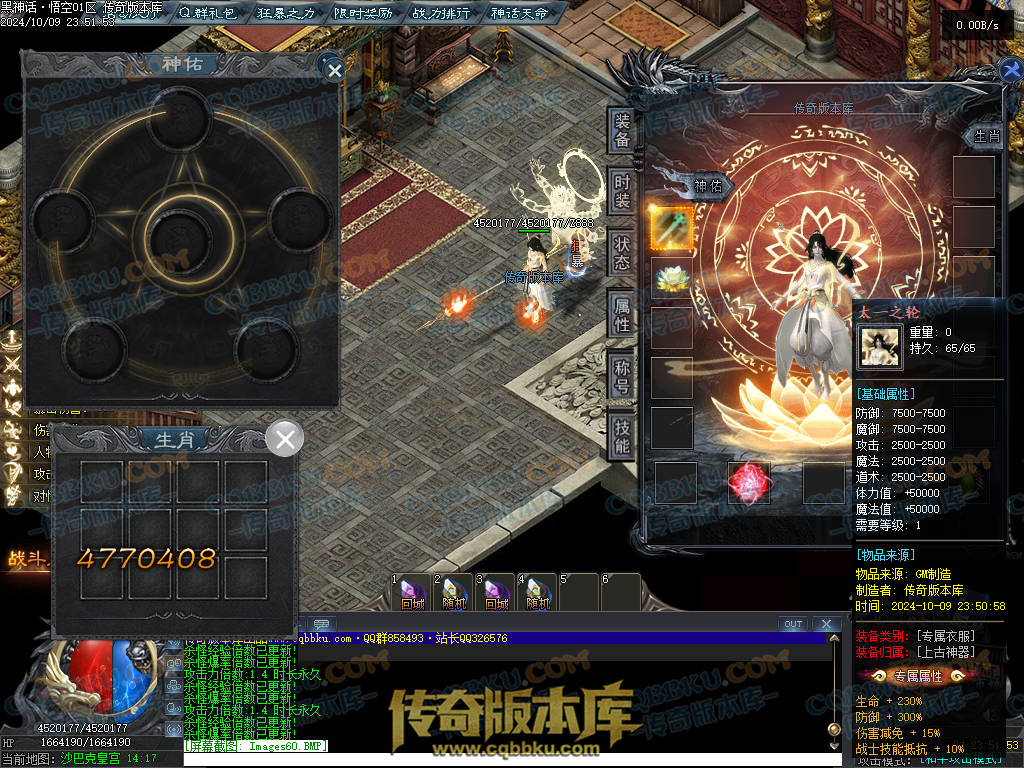Image resolution: width=1024 pixels, height=768 pixels.
Task: Switch to the 技能 skills tab
Action: 622,436
